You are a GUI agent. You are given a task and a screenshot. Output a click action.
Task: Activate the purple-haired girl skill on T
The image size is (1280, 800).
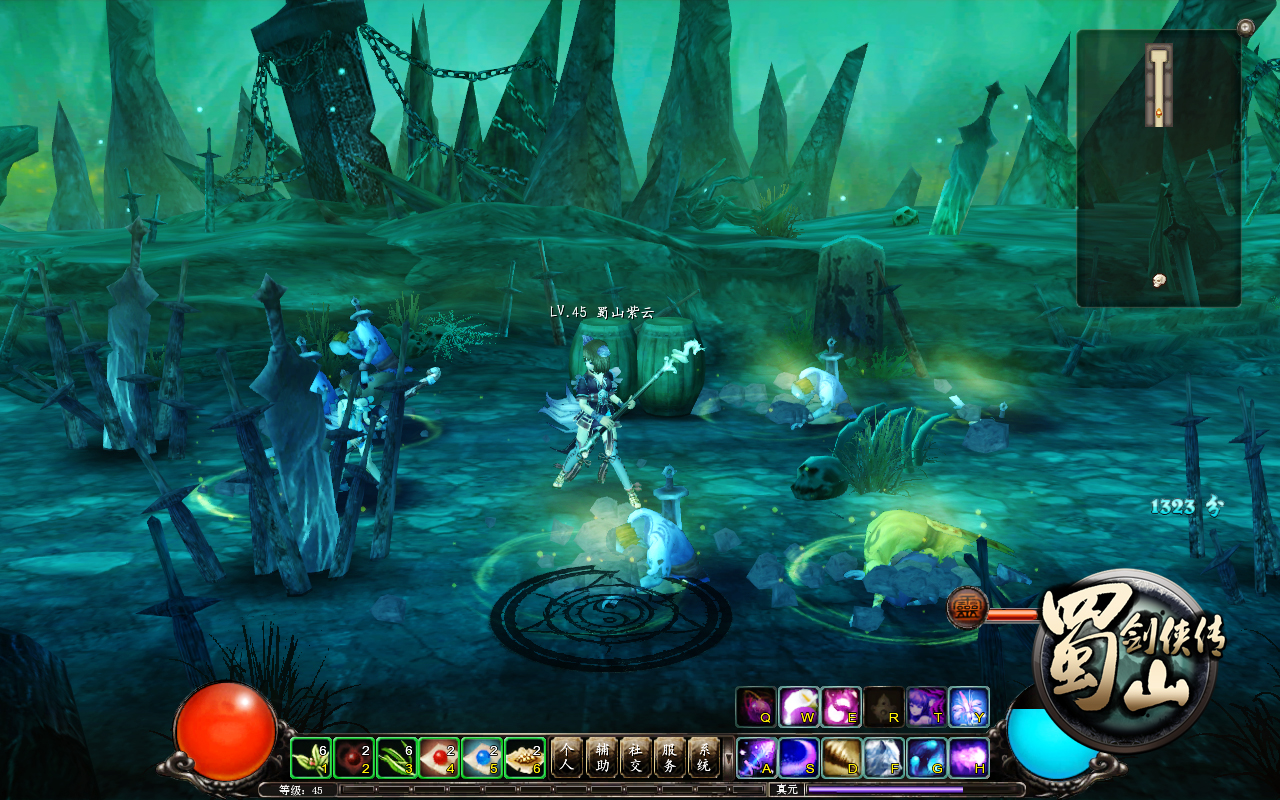point(927,707)
